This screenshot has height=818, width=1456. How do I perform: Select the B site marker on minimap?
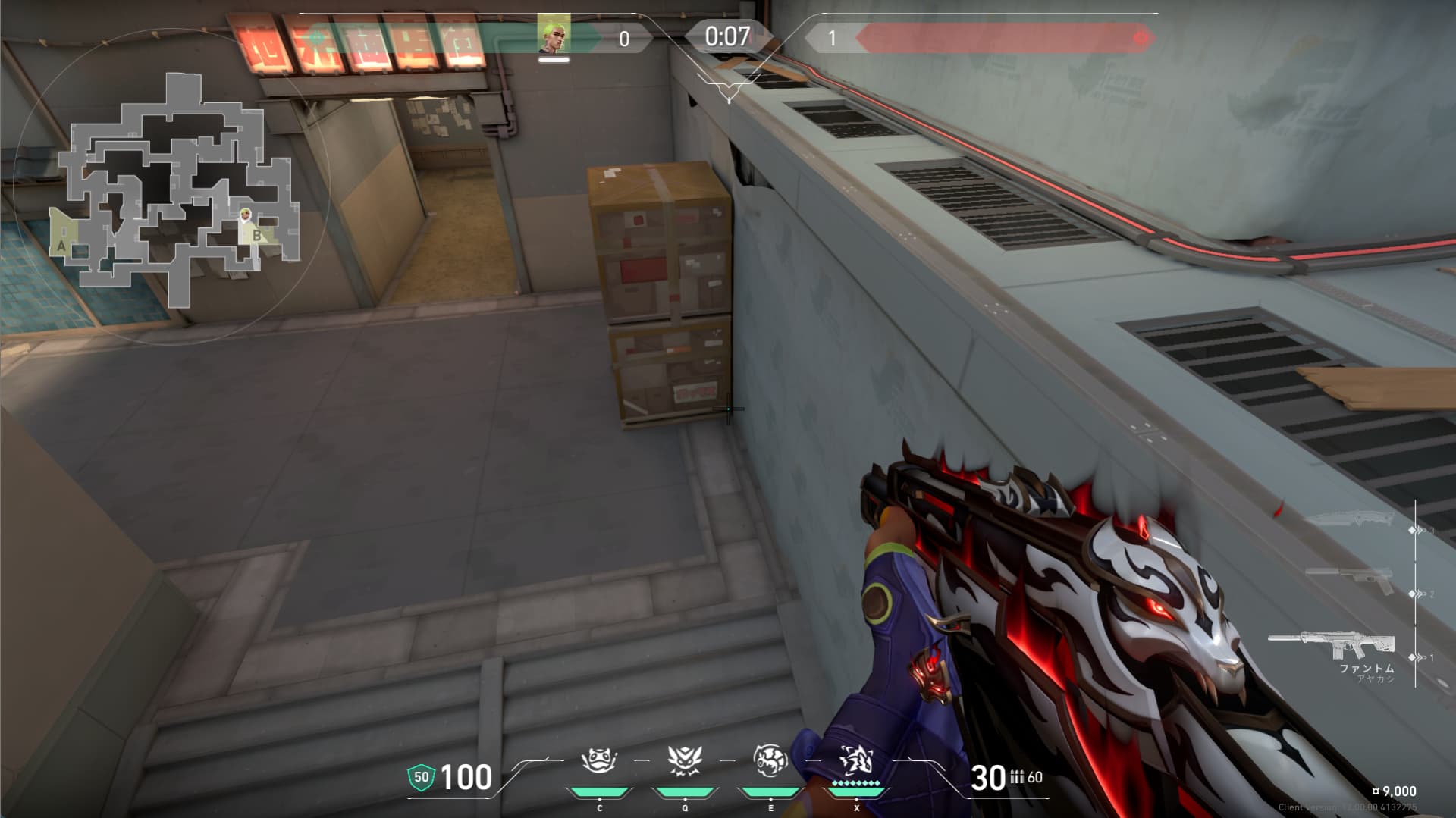pos(257,236)
